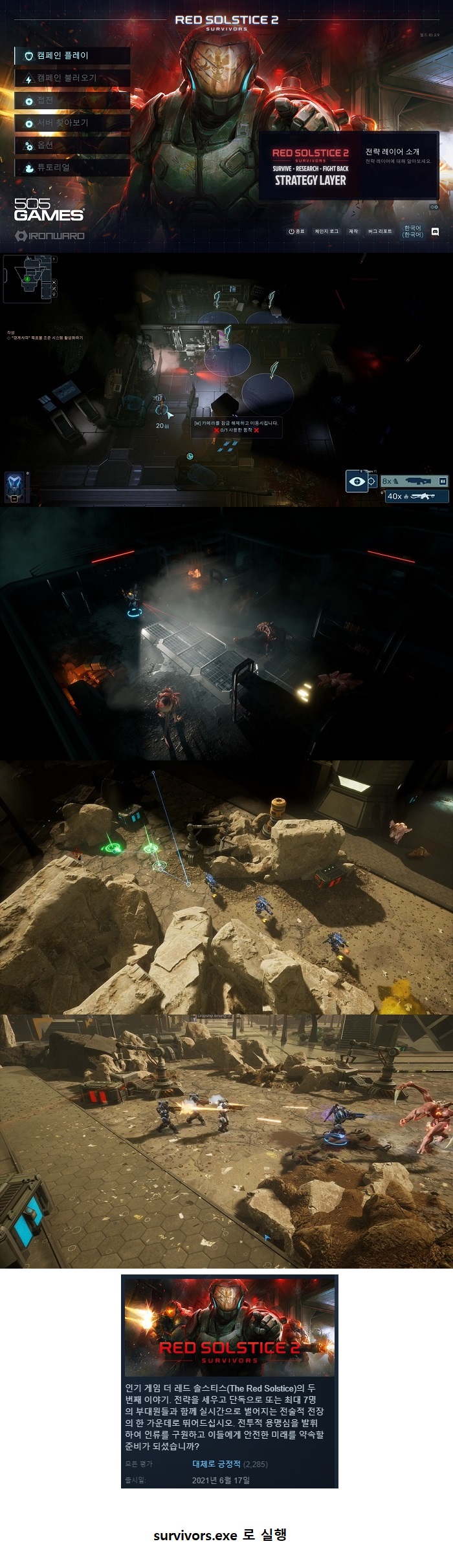
Task: Launch the 튜토리얼 tutorial
Action: pos(71,167)
